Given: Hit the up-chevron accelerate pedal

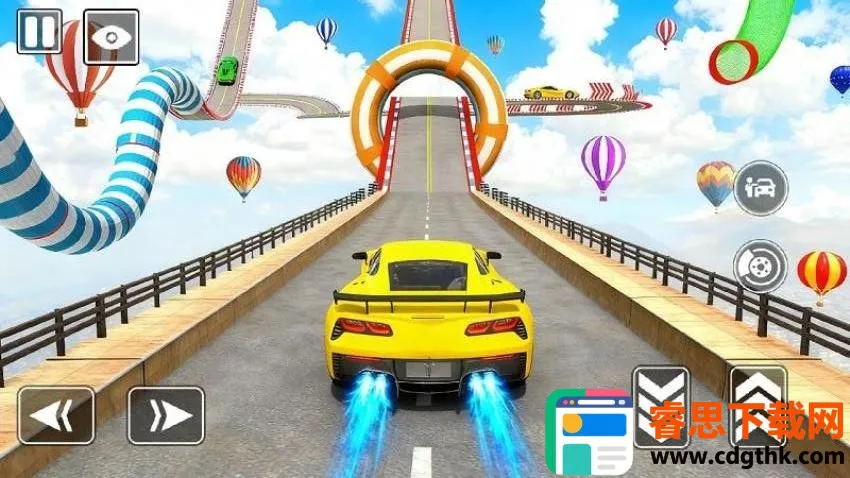Looking at the screenshot, I should [x=757, y=400].
